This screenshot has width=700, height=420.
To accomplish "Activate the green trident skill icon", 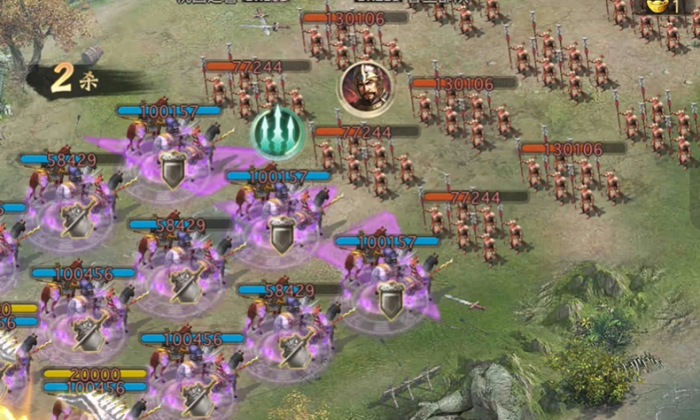I will (x=277, y=131).
